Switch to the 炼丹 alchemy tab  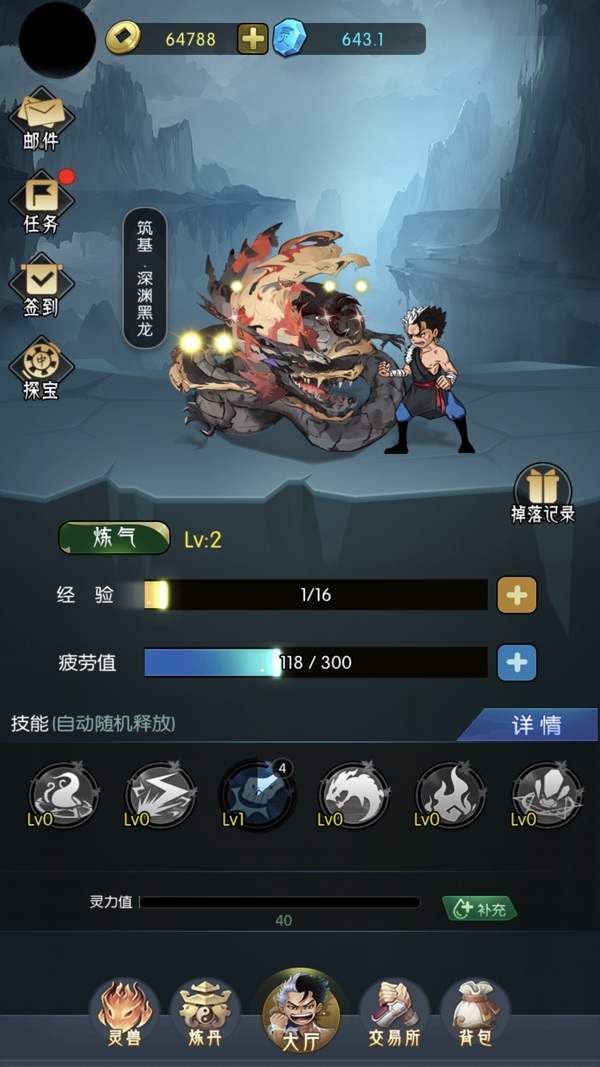click(x=205, y=1011)
